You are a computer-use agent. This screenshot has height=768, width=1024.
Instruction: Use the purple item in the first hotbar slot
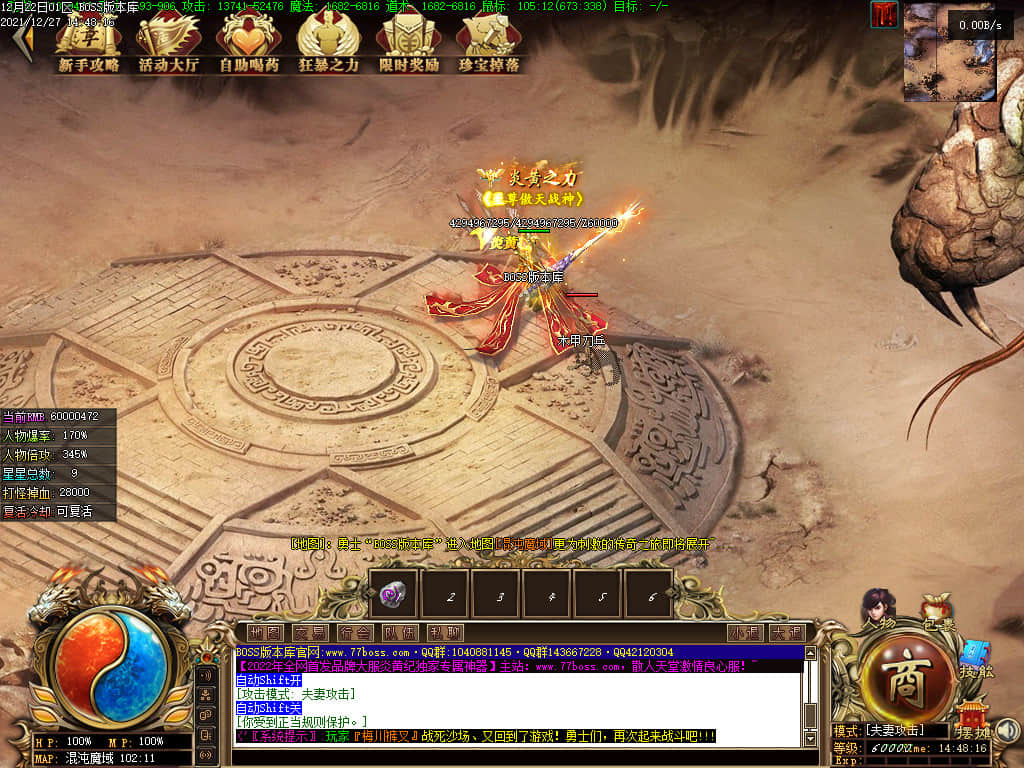(393, 594)
